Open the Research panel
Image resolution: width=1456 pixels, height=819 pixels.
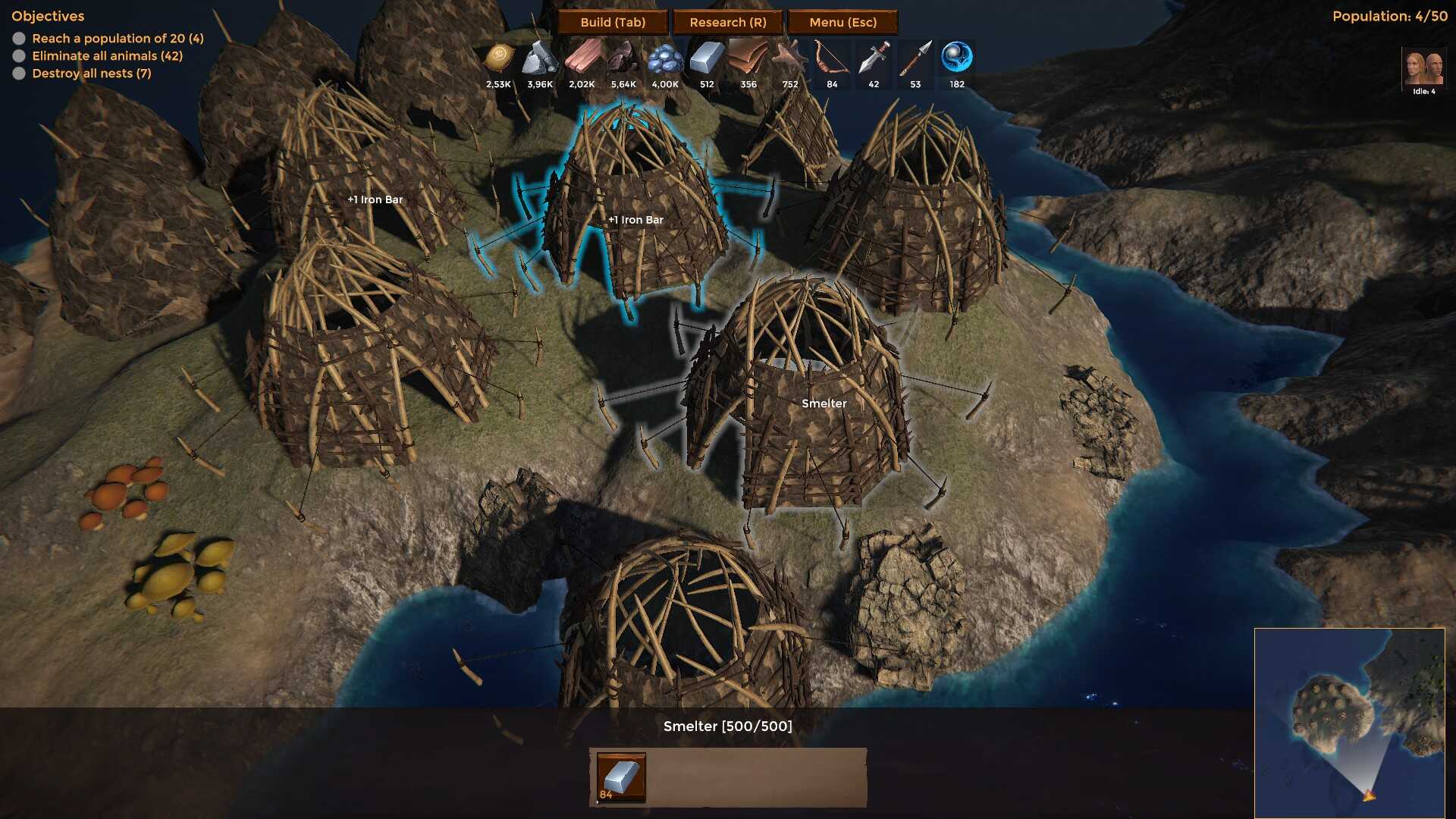coord(728,22)
